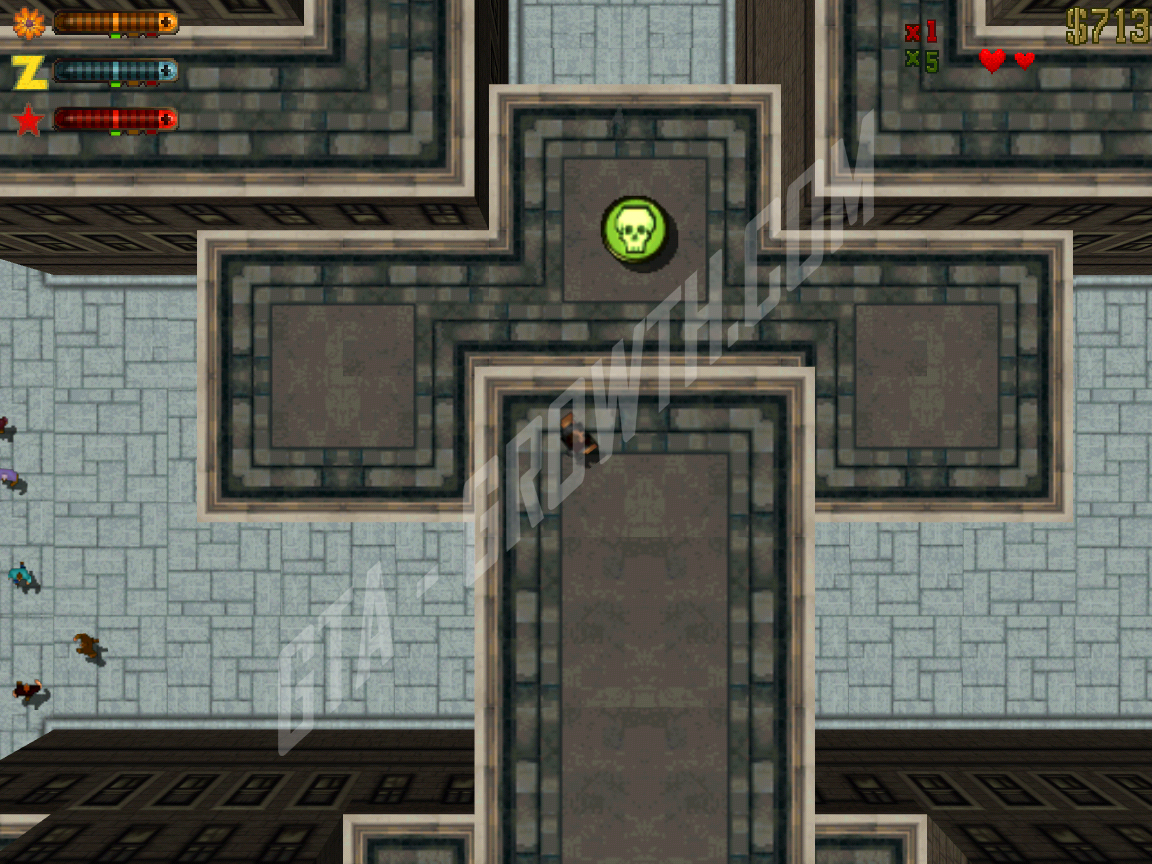The width and height of the screenshot is (1152, 864).
Task: Choose the red star gang icon
Action: coord(28,121)
